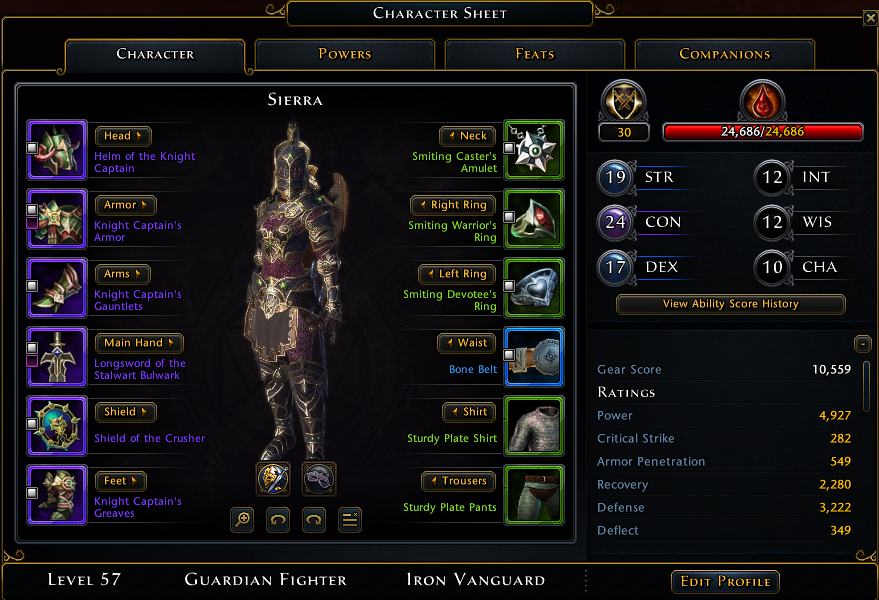Image resolution: width=879 pixels, height=600 pixels.
Task: Choose the Smiting Warrior's Ring slot
Action: 534,219
